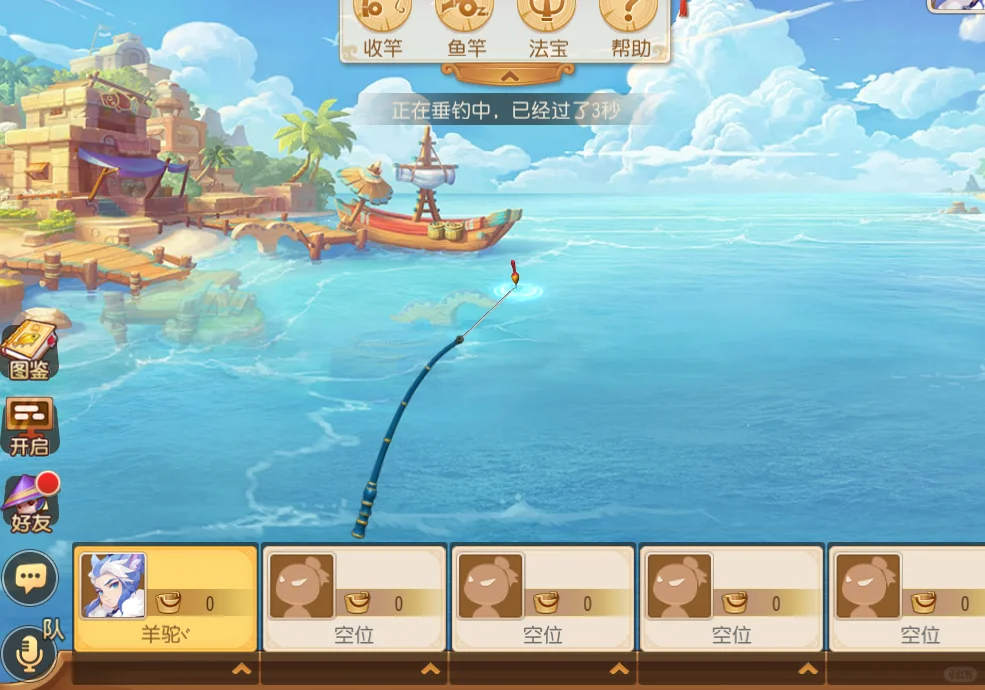Select the 羊驼 player slot
This screenshot has width=985, height=690.
pyautogui.click(x=166, y=598)
